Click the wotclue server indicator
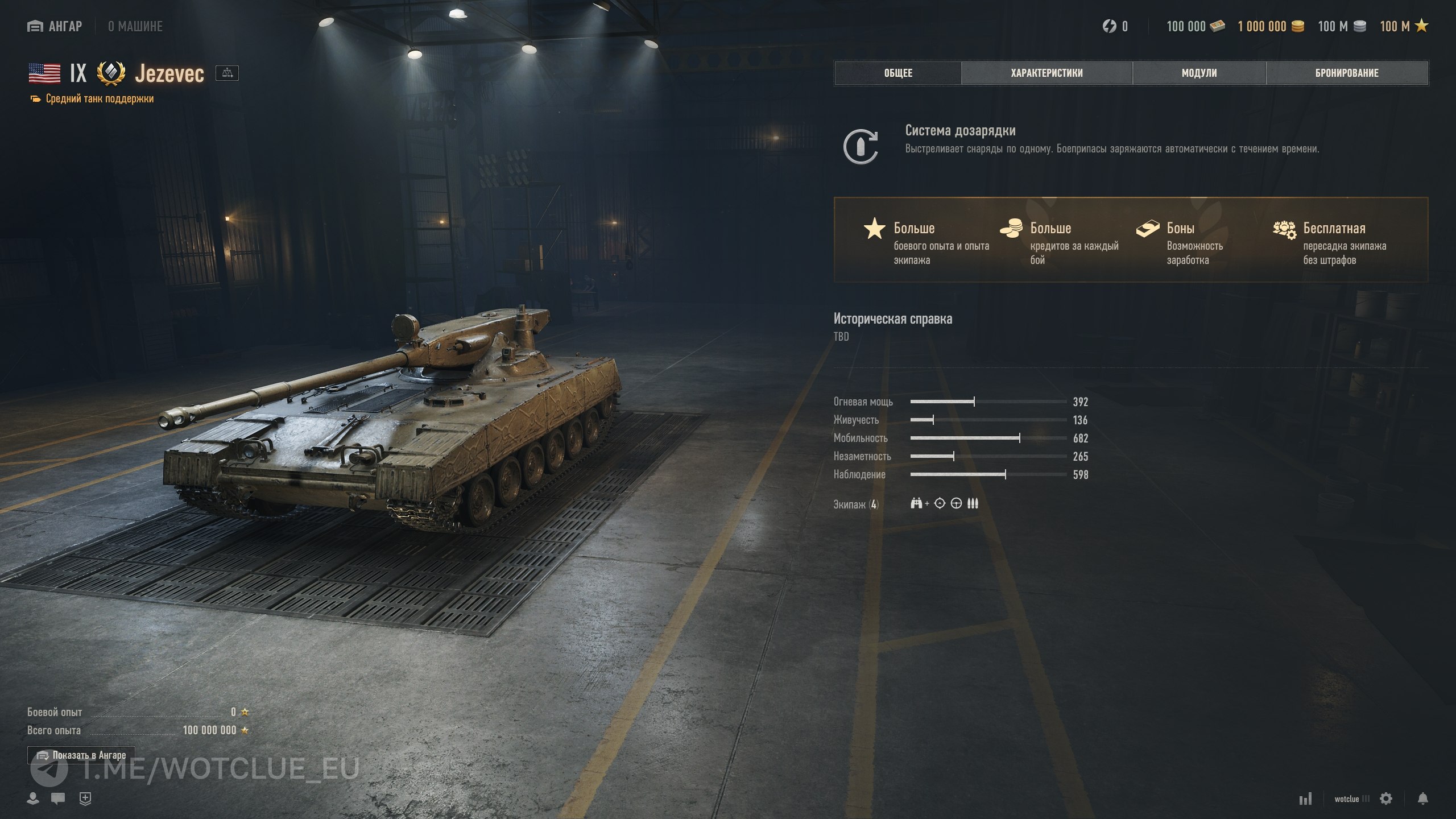The width and height of the screenshot is (1456, 819). (1351, 799)
